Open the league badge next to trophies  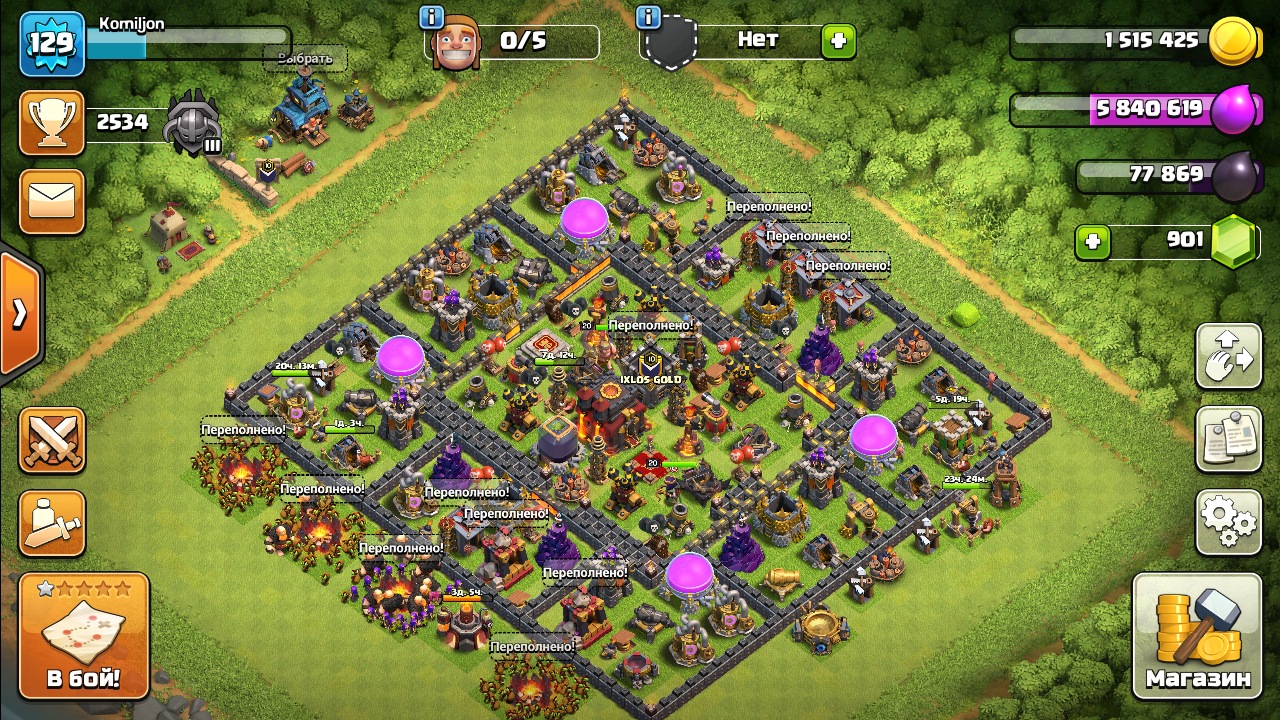click(192, 124)
